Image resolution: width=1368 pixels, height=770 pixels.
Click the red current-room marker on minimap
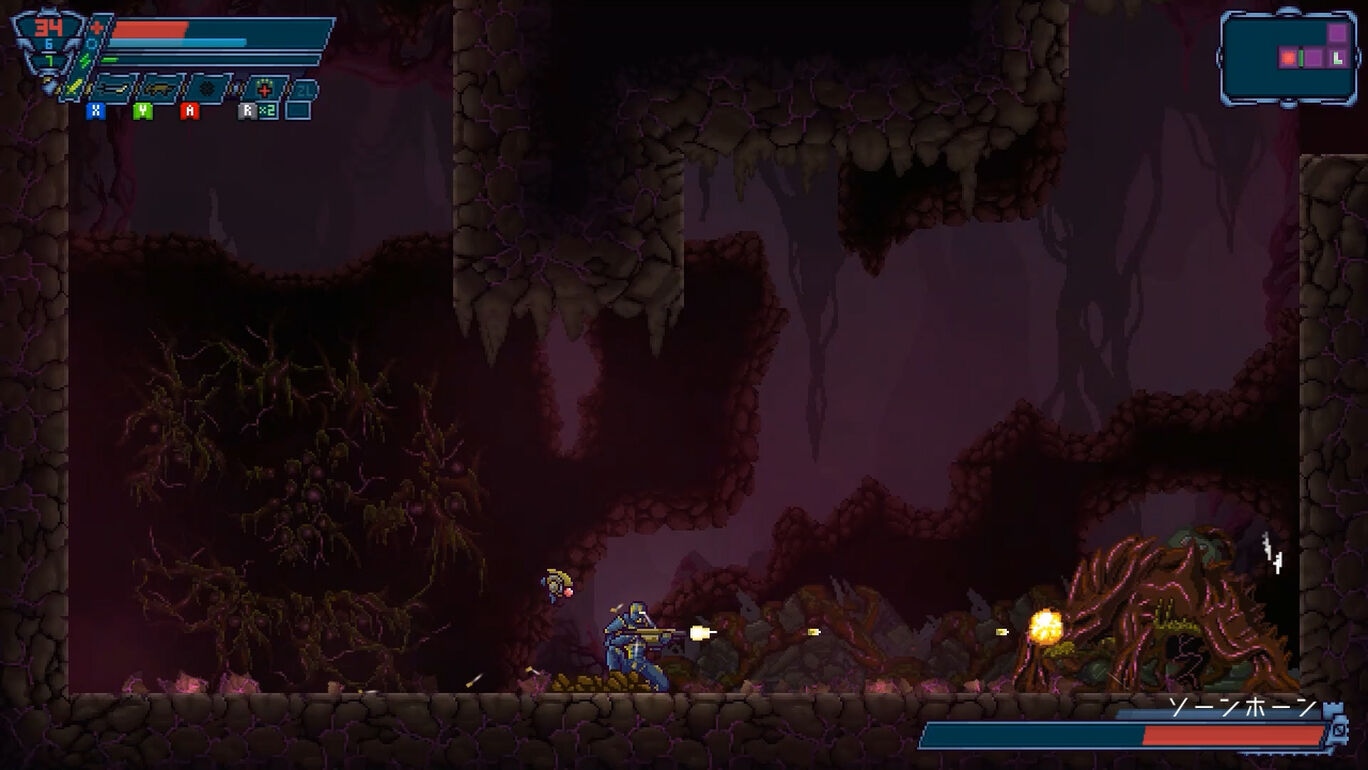[1289, 58]
